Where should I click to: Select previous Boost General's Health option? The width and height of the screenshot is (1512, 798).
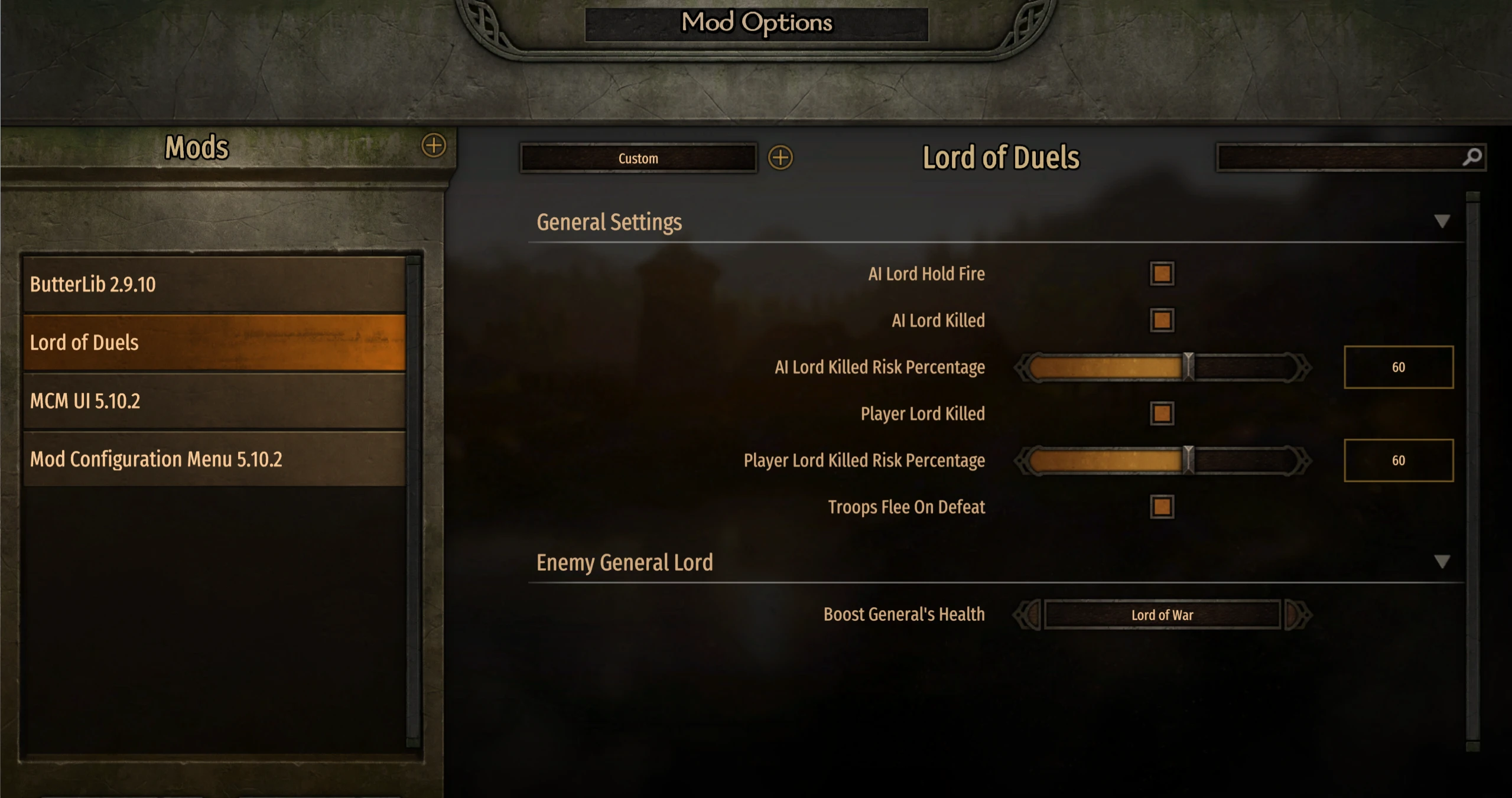pos(1028,615)
